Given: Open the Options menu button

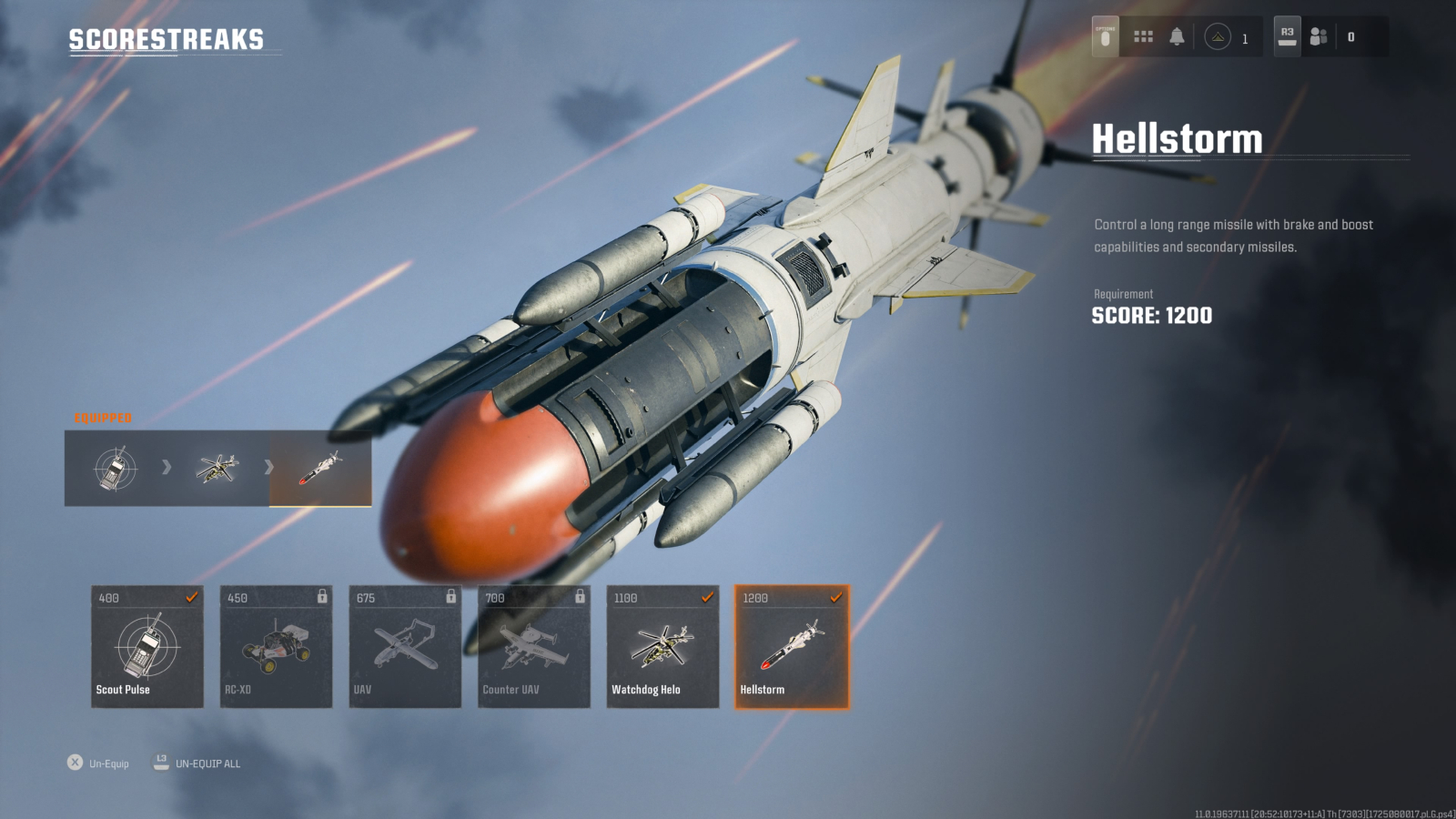Looking at the screenshot, I should pos(1104,36).
